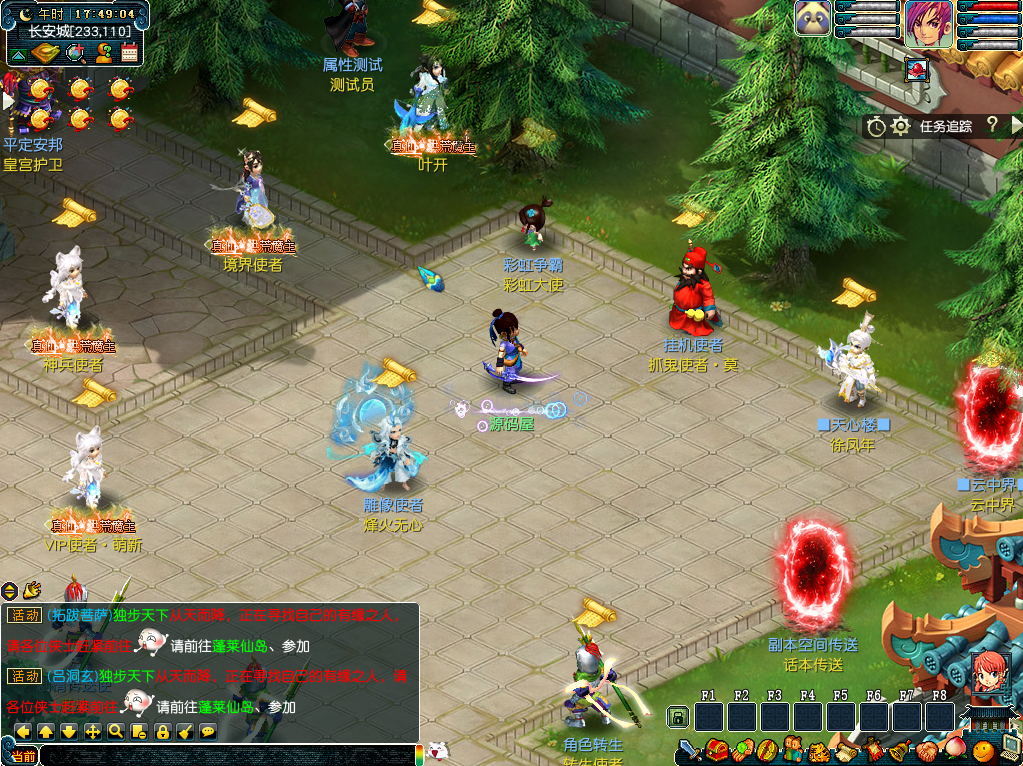1023x766 pixels.
Task: Clear chat with the broom button
Action: [x=185, y=731]
